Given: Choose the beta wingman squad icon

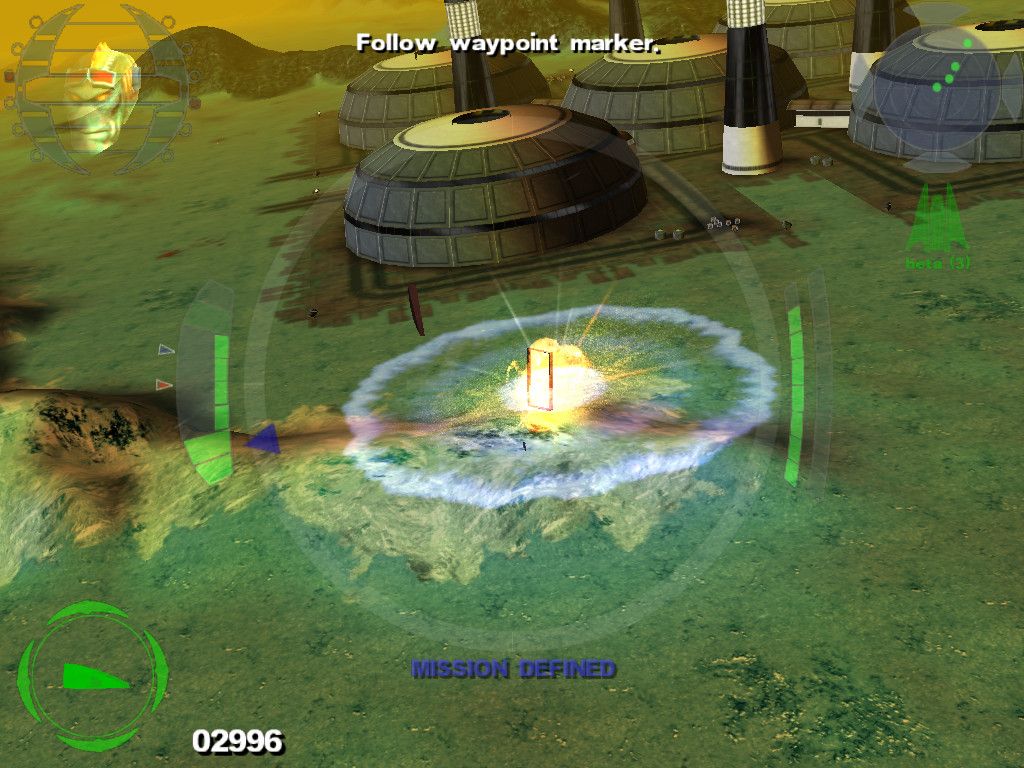Looking at the screenshot, I should 937,222.
